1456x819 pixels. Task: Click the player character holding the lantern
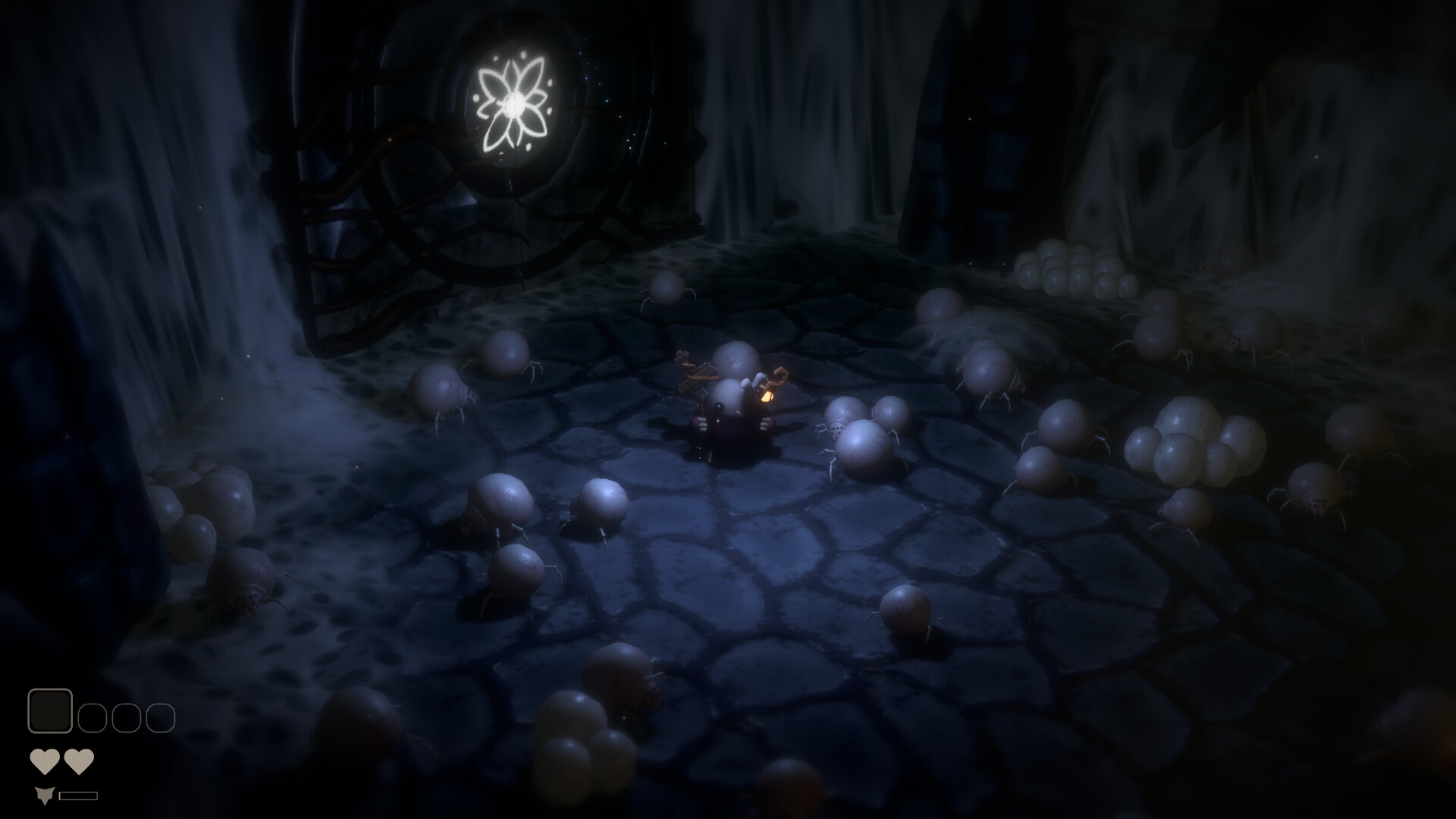pyautogui.click(x=732, y=409)
